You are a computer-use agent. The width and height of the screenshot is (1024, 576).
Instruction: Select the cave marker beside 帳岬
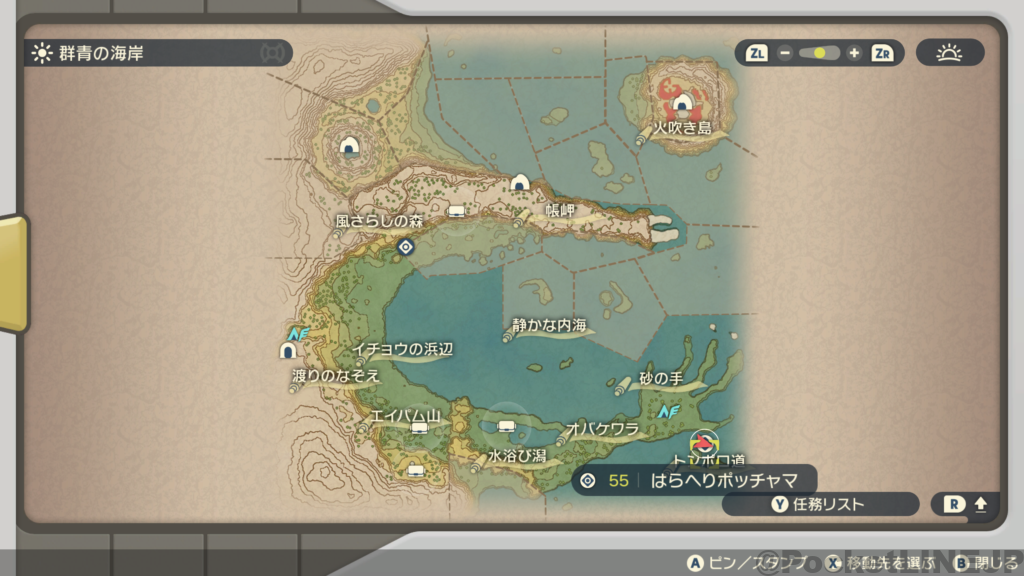(520, 183)
